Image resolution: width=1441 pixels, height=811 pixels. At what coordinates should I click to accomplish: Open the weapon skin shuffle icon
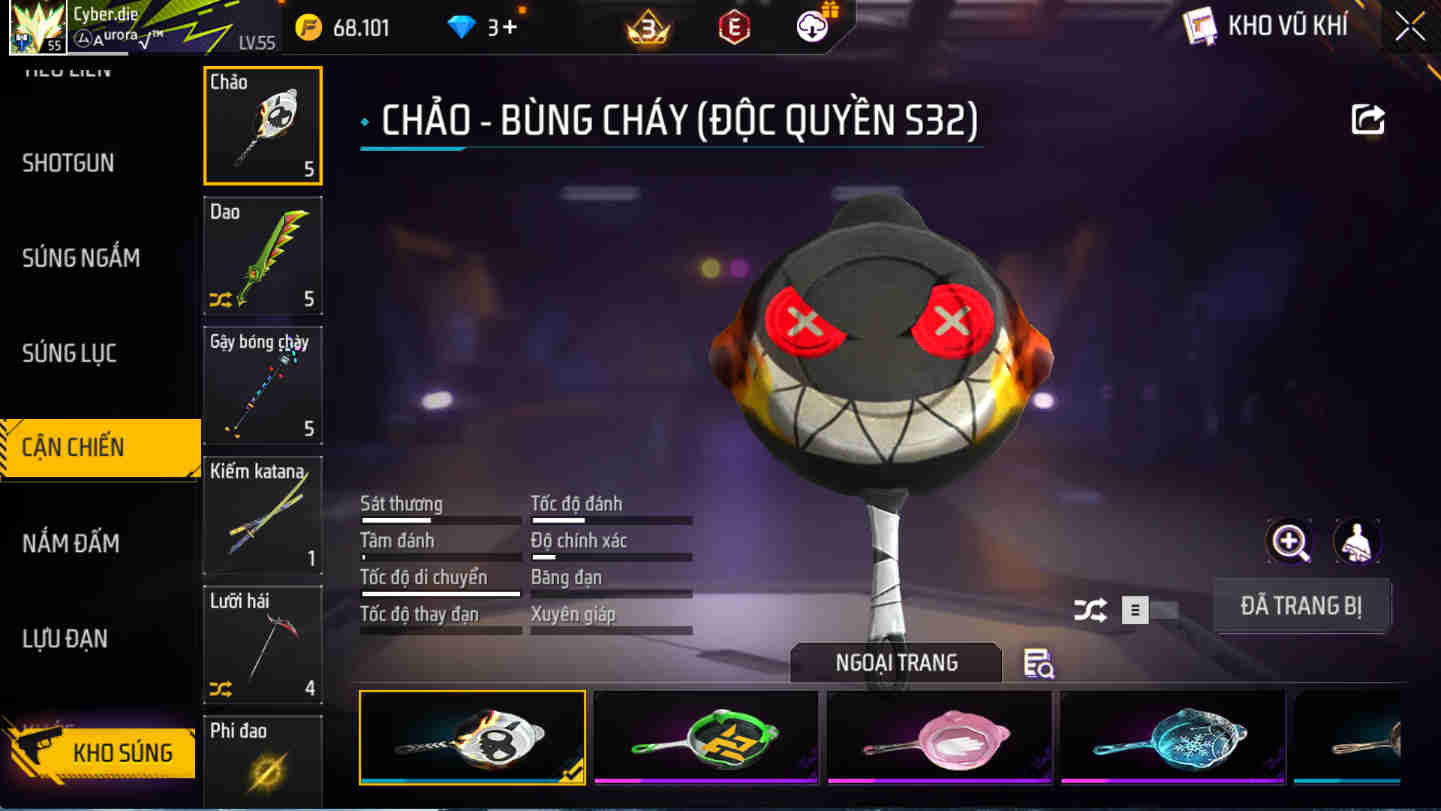(x=1089, y=609)
